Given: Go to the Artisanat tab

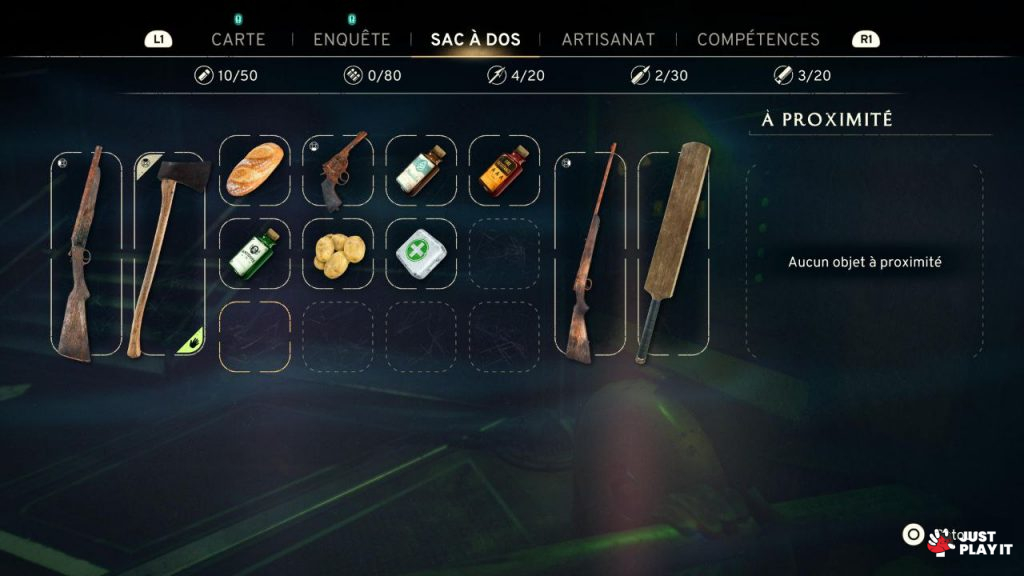Looking at the screenshot, I should pos(608,40).
